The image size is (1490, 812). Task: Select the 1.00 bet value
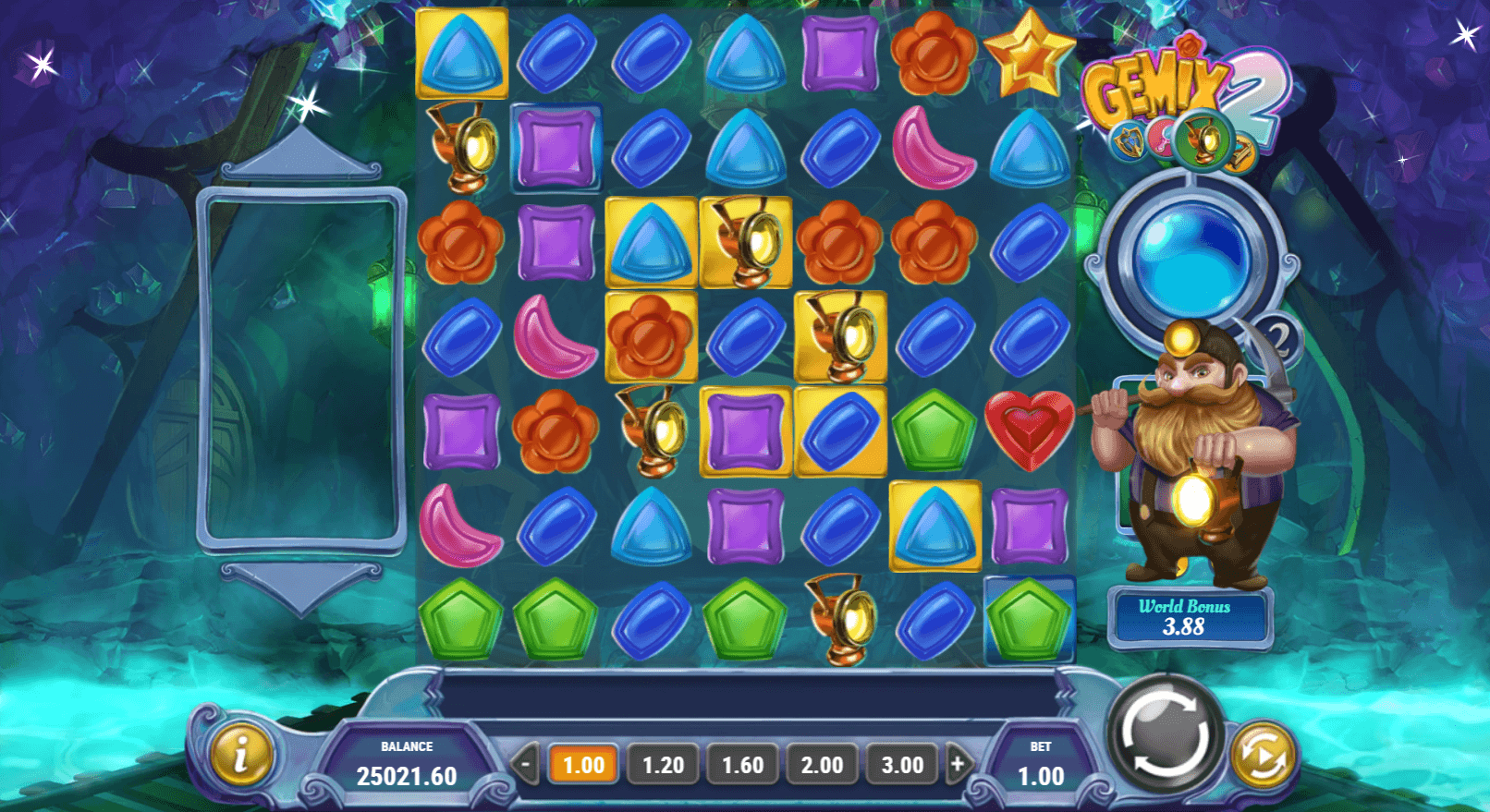583,765
